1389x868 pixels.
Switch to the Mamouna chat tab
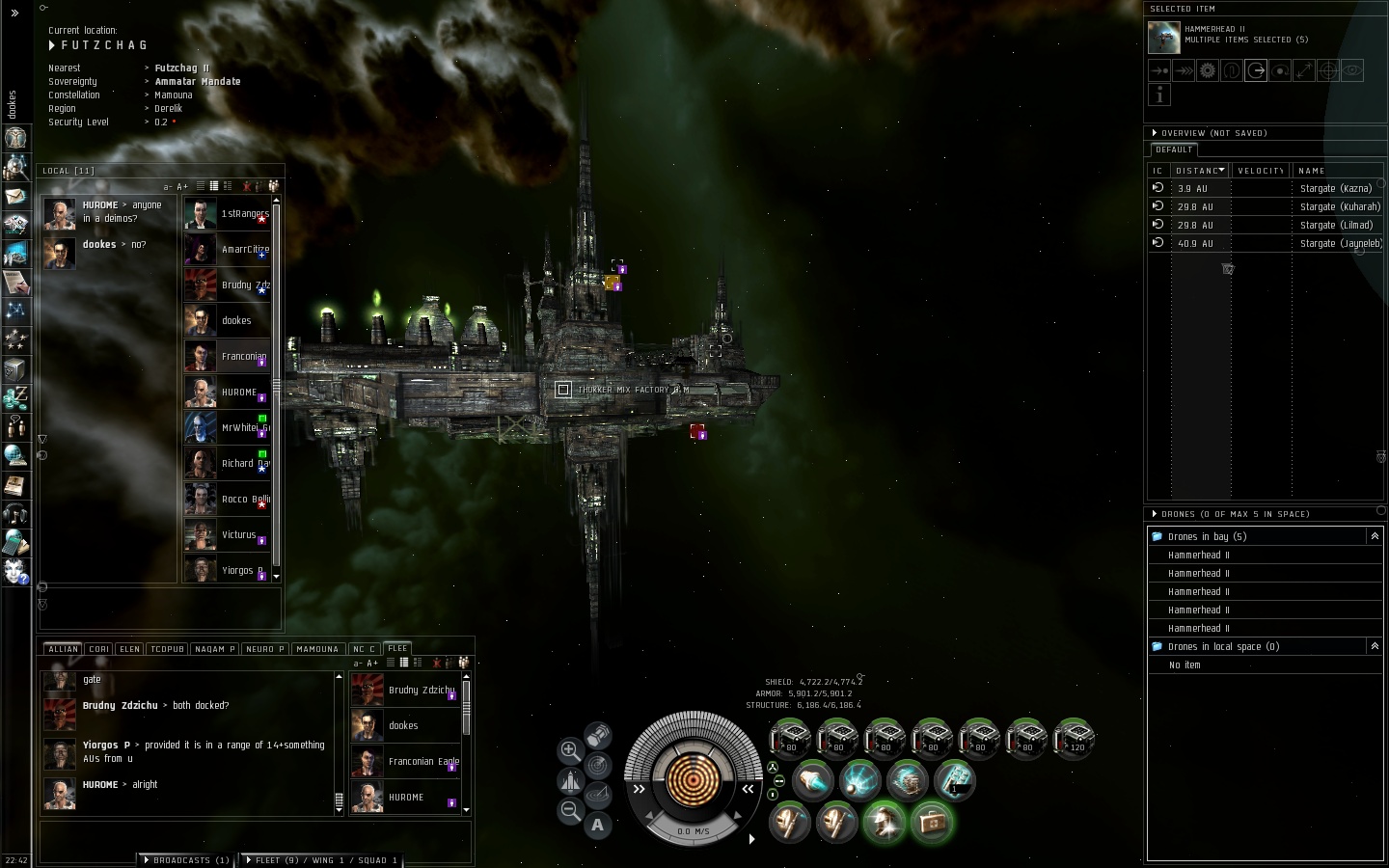(x=316, y=649)
